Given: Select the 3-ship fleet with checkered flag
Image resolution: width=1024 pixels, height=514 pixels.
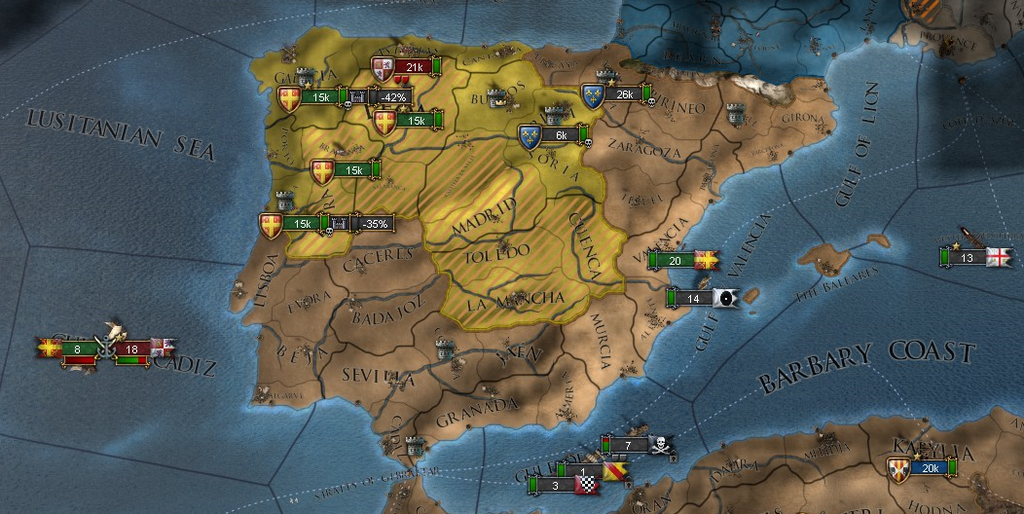Looking at the screenshot, I should [556, 486].
